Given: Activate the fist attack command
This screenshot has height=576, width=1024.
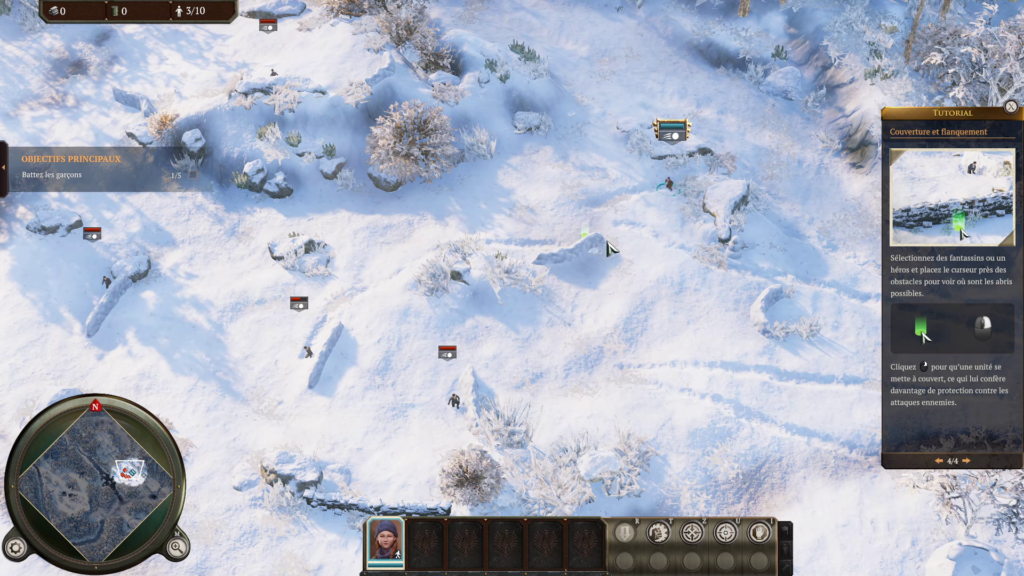Looking at the screenshot, I should pos(658,532).
